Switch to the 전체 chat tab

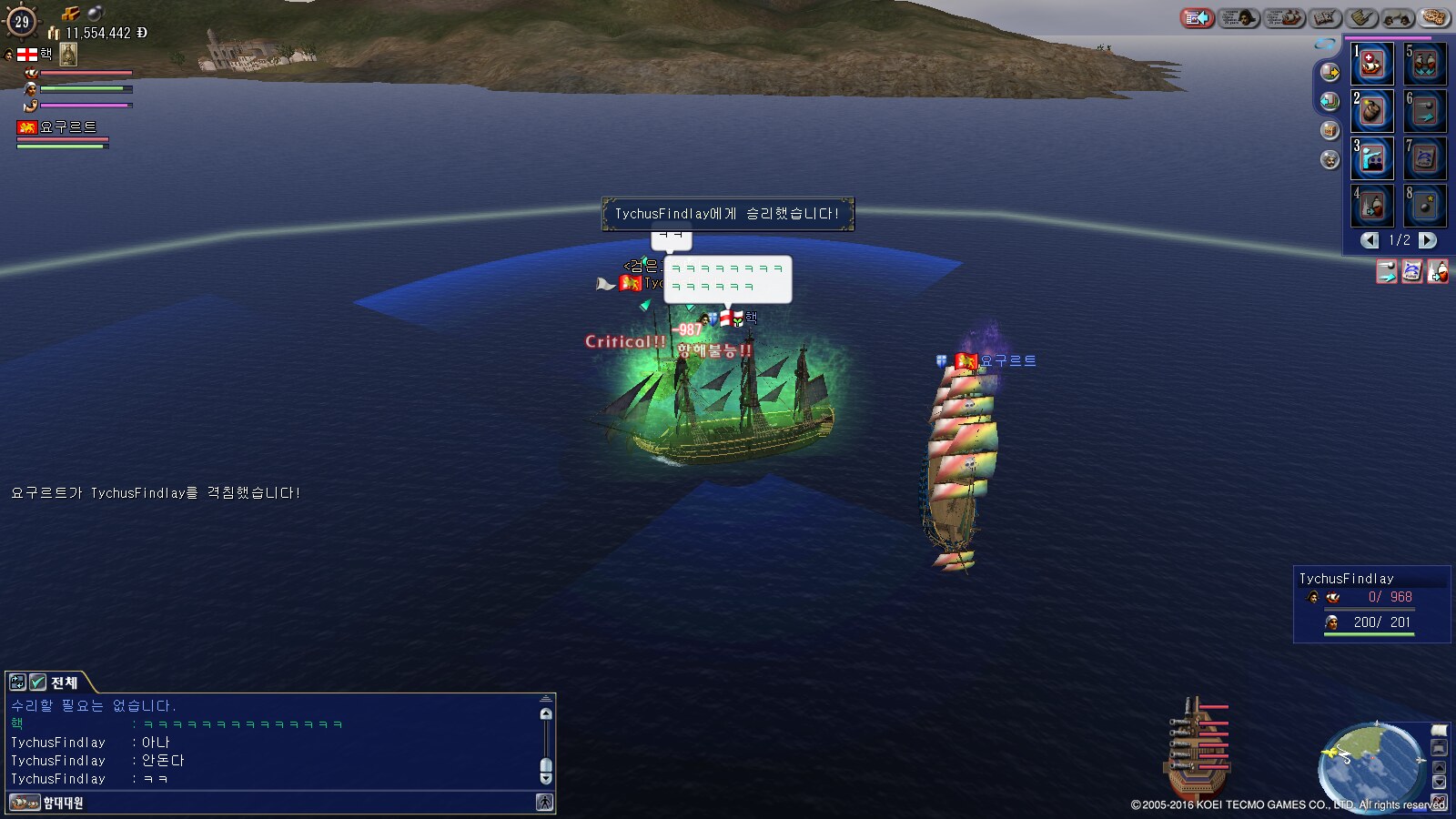[x=64, y=682]
